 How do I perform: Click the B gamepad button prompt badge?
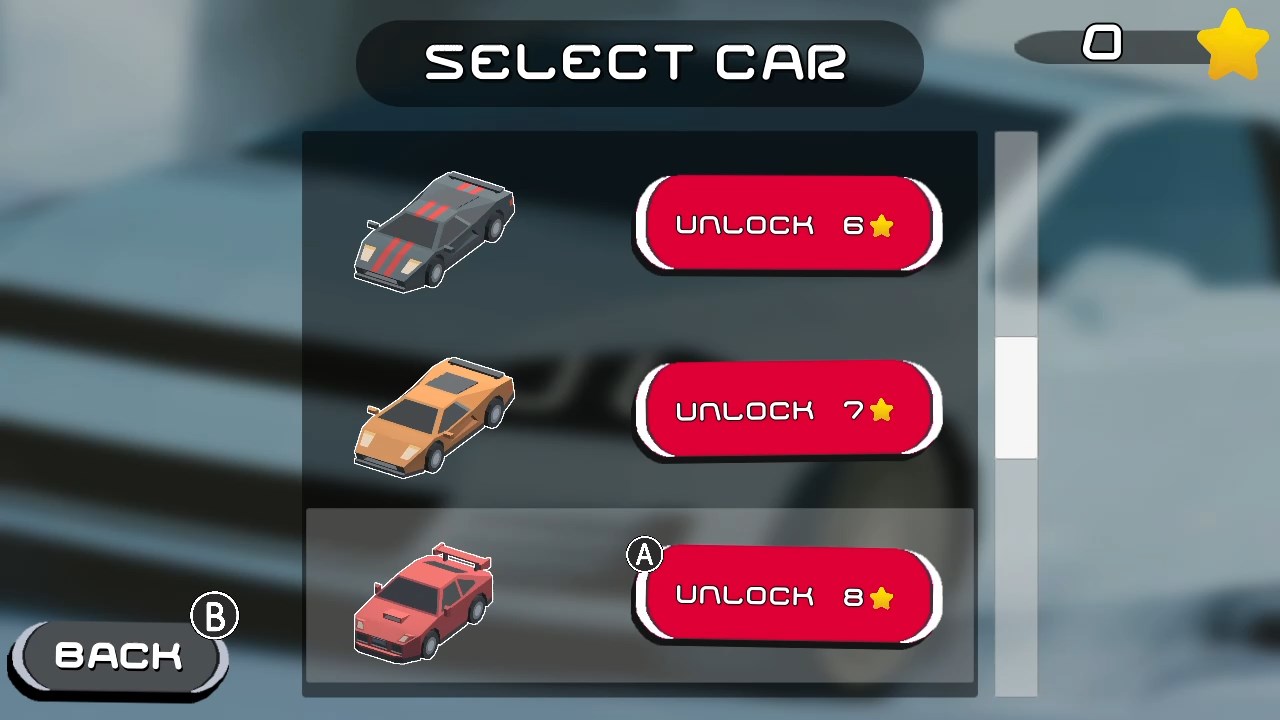pyautogui.click(x=215, y=616)
